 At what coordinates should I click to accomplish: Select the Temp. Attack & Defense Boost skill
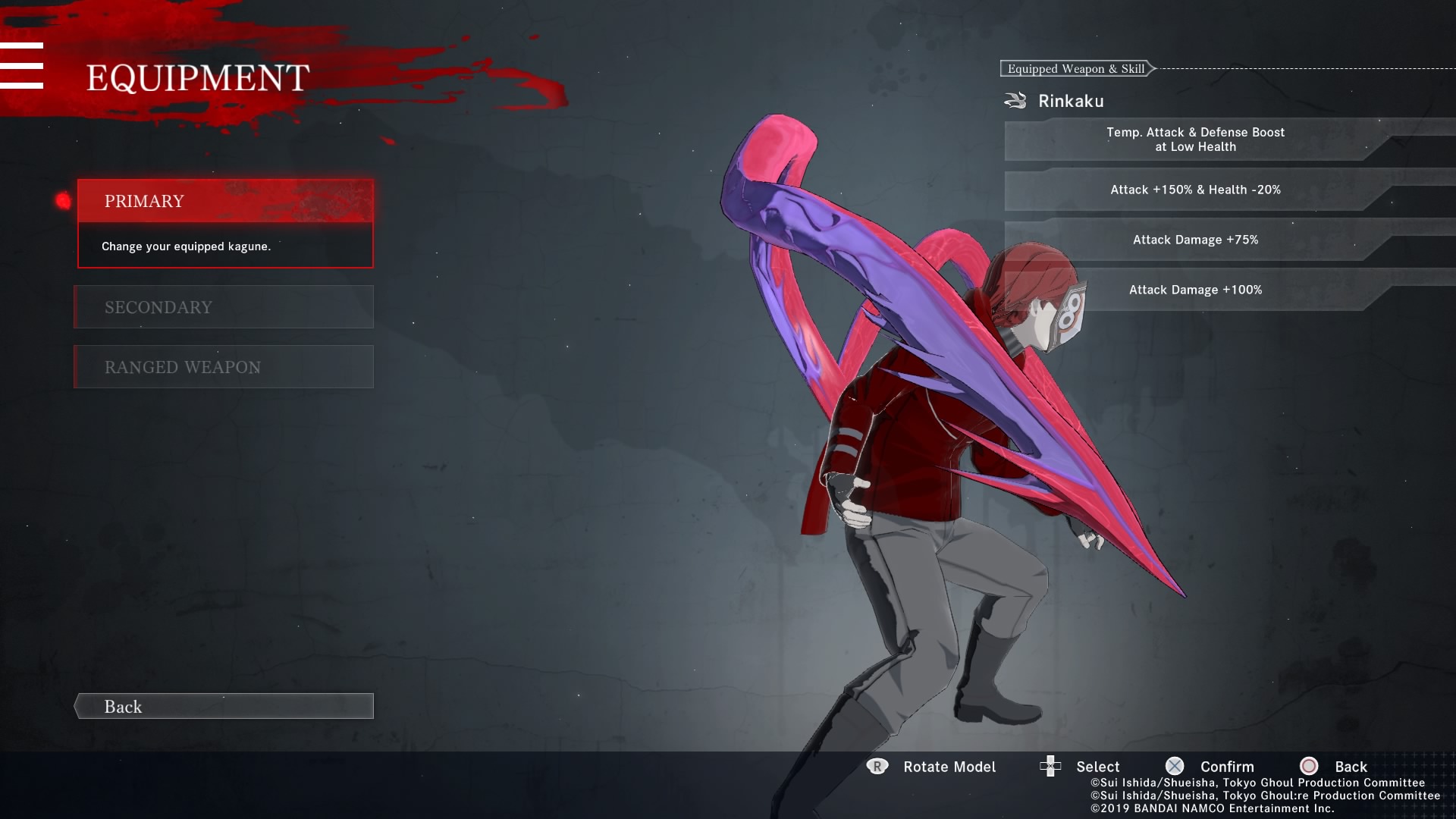click(1195, 140)
